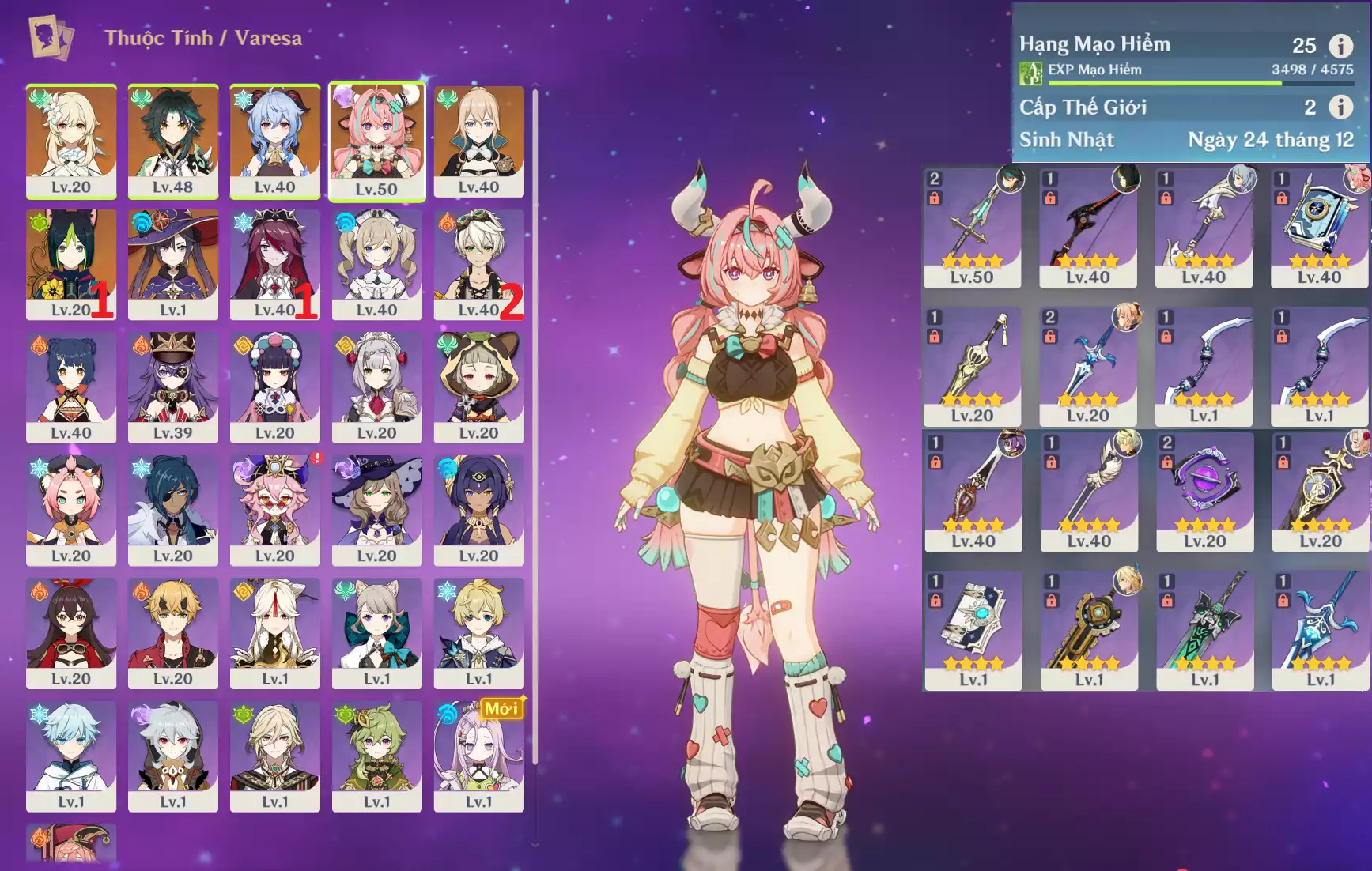Select the Barbara character portrait
Viewport: 1372px width, 871px height.
pos(376,264)
